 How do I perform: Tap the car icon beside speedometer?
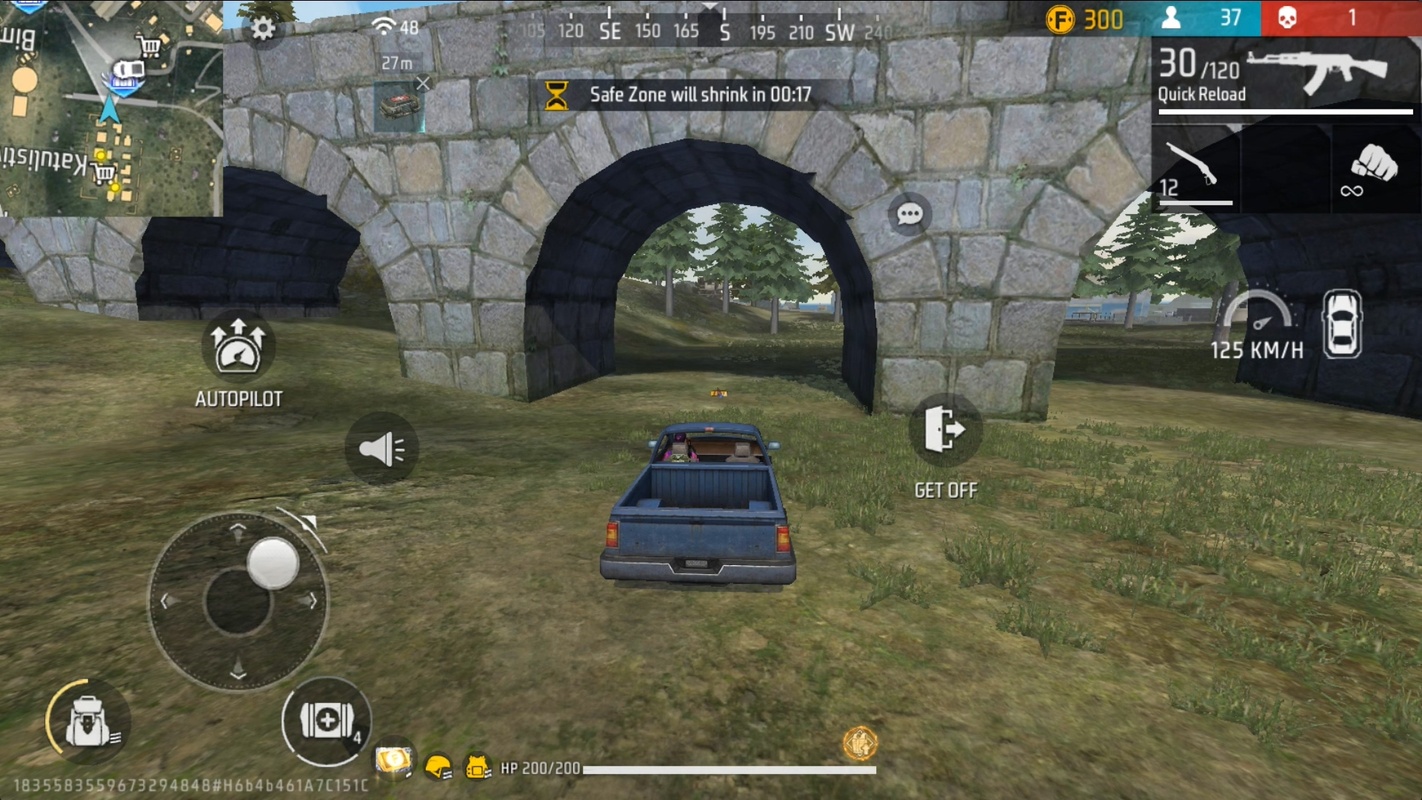pyautogui.click(x=1342, y=324)
